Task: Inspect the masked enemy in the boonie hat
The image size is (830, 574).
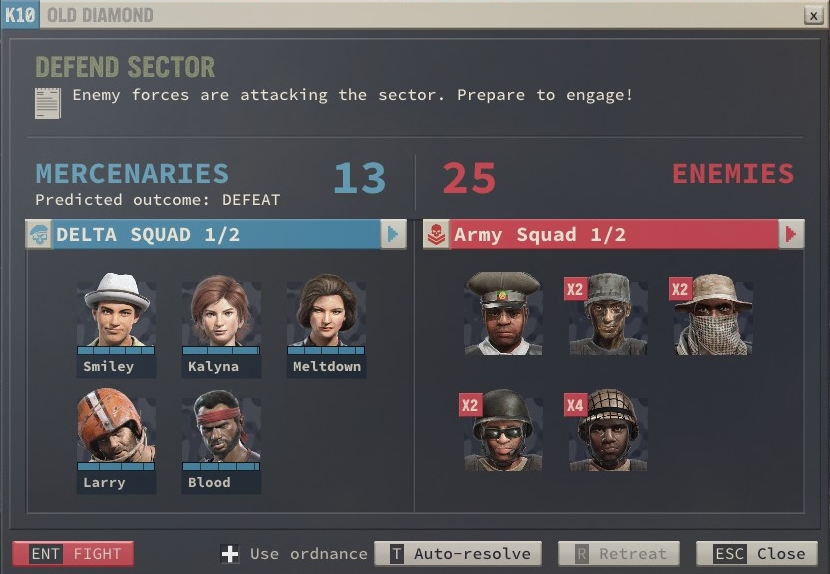Action: [x=712, y=312]
